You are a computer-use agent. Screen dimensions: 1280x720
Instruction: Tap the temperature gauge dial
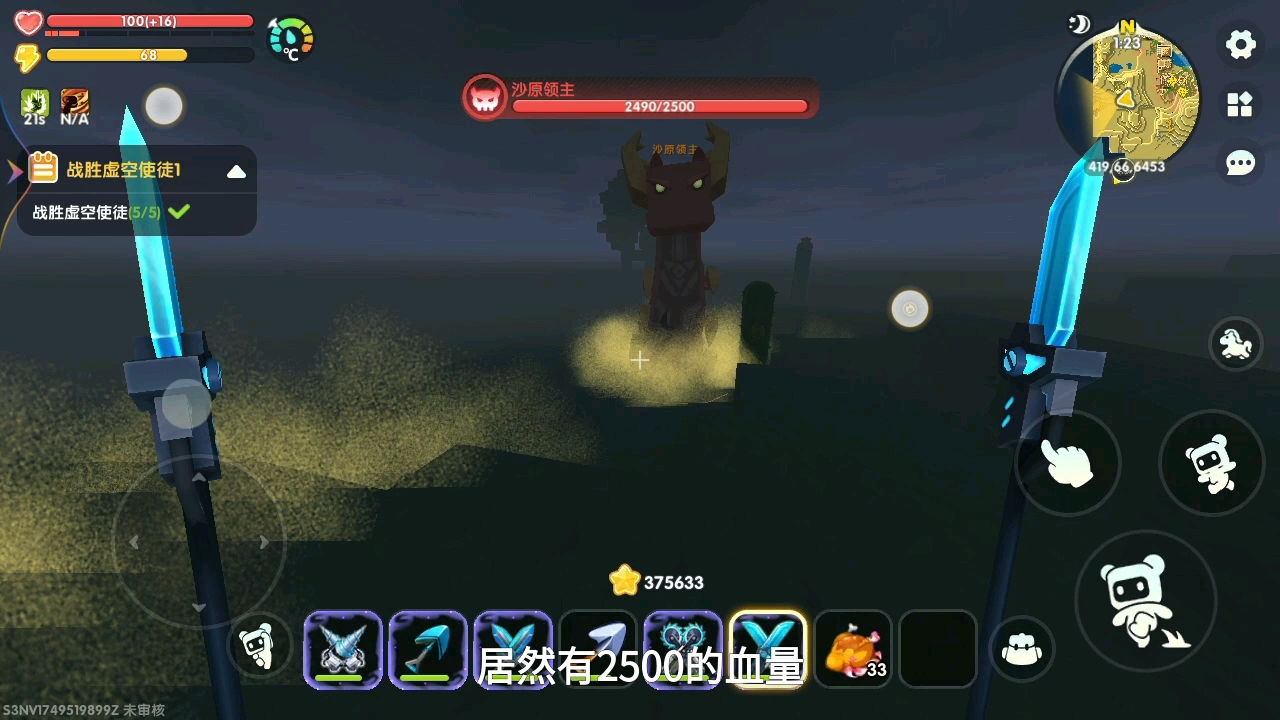(291, 40)
